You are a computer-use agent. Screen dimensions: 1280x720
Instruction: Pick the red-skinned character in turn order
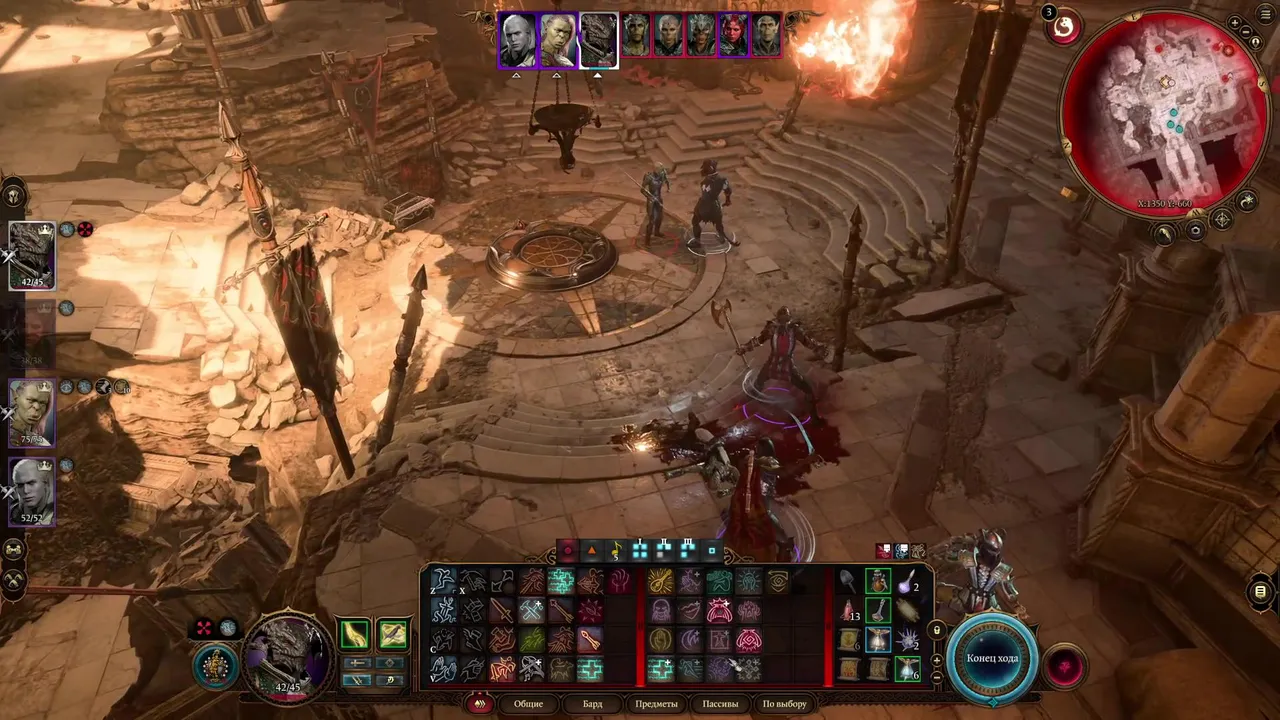pos(733,35)
